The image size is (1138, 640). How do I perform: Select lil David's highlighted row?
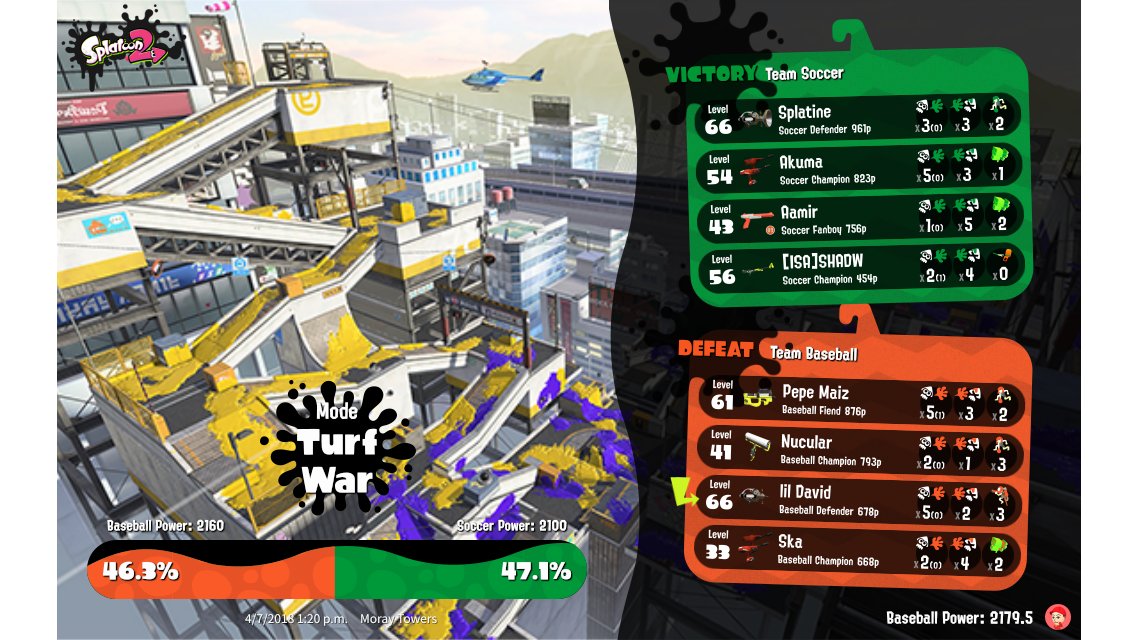point(860,500)
